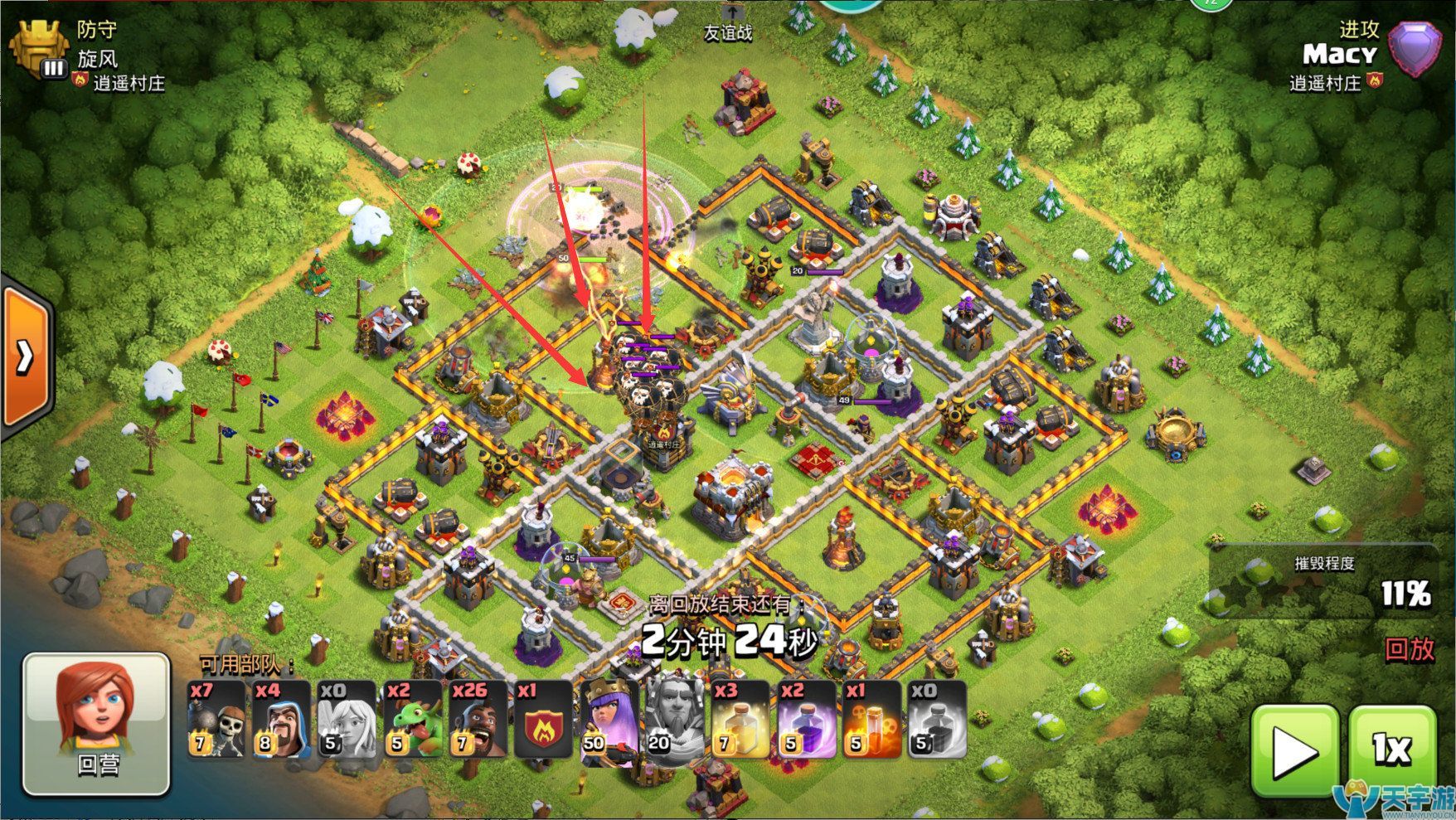Viewport: 1456px width, 820px height.
Task: Expand the orange side arrow tab
Action: [x=25, y=357]
